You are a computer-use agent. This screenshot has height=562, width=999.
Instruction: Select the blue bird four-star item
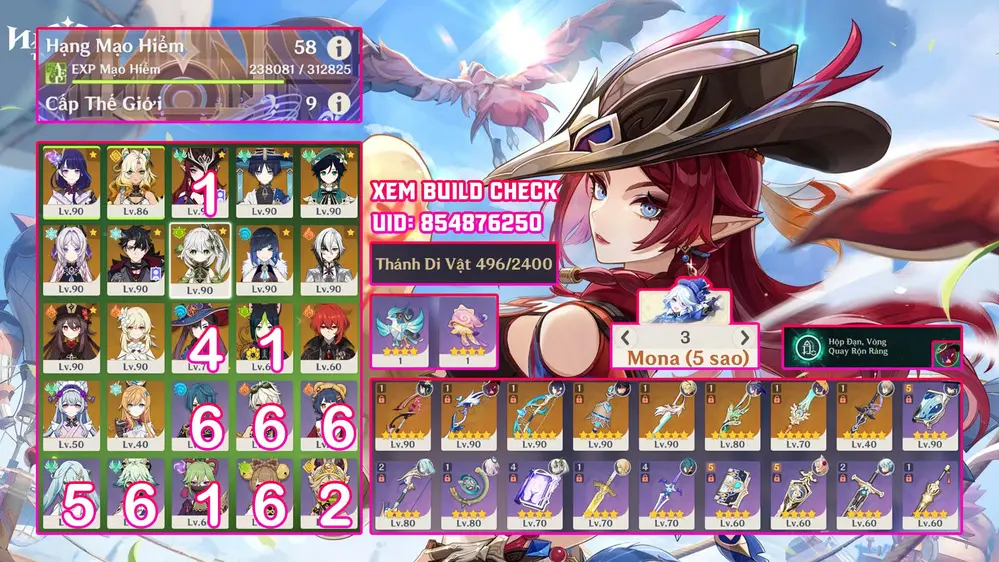(x=403, y=331)
